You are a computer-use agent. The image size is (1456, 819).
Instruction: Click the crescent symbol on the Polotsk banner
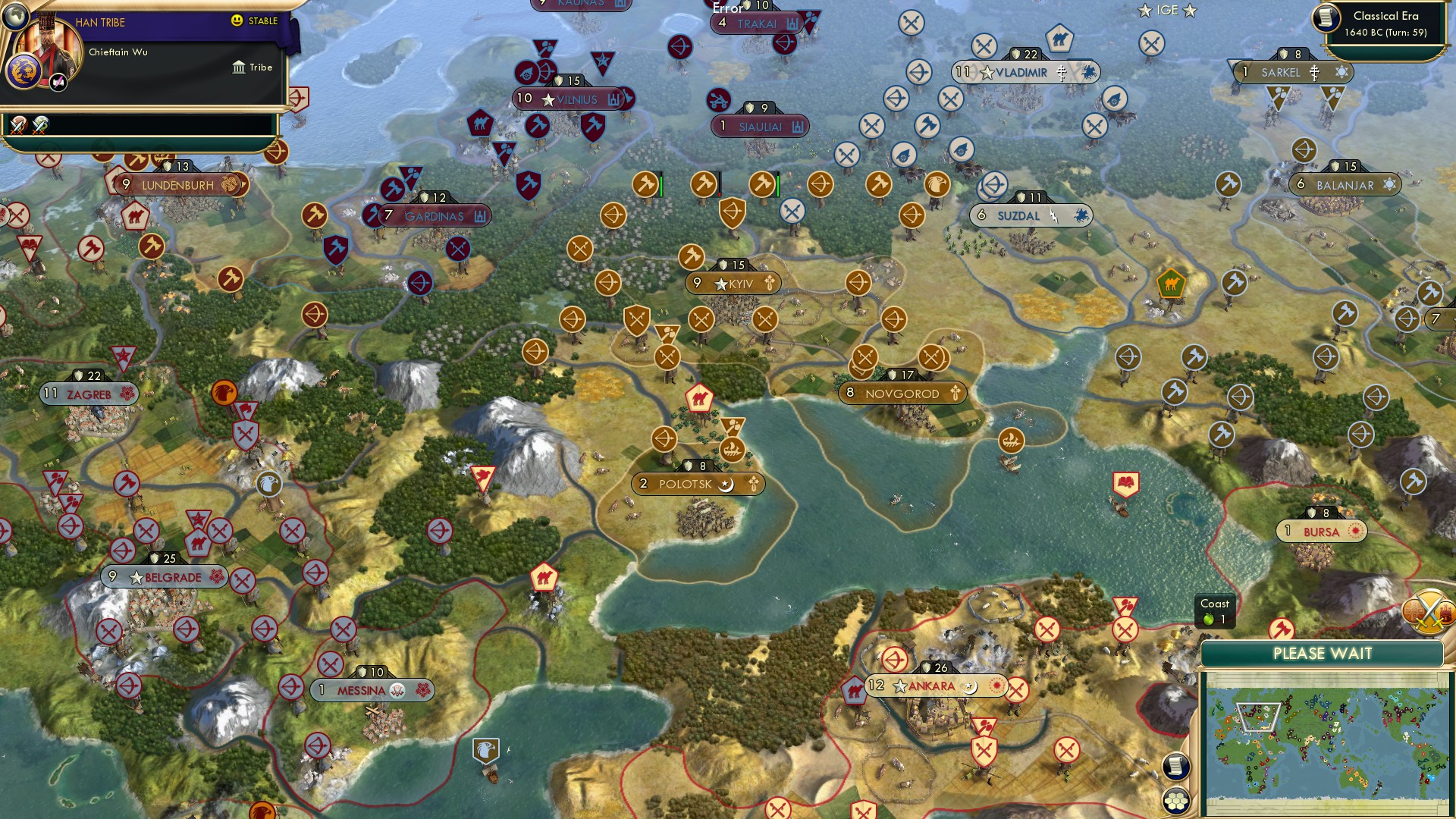tap(726, 484)
